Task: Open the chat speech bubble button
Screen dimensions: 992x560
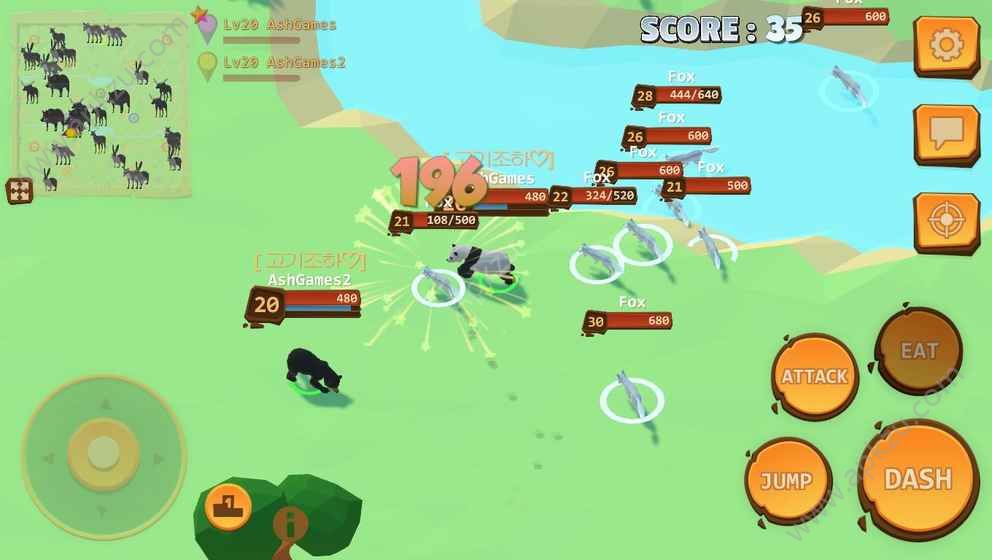Action: click(945, 132)
